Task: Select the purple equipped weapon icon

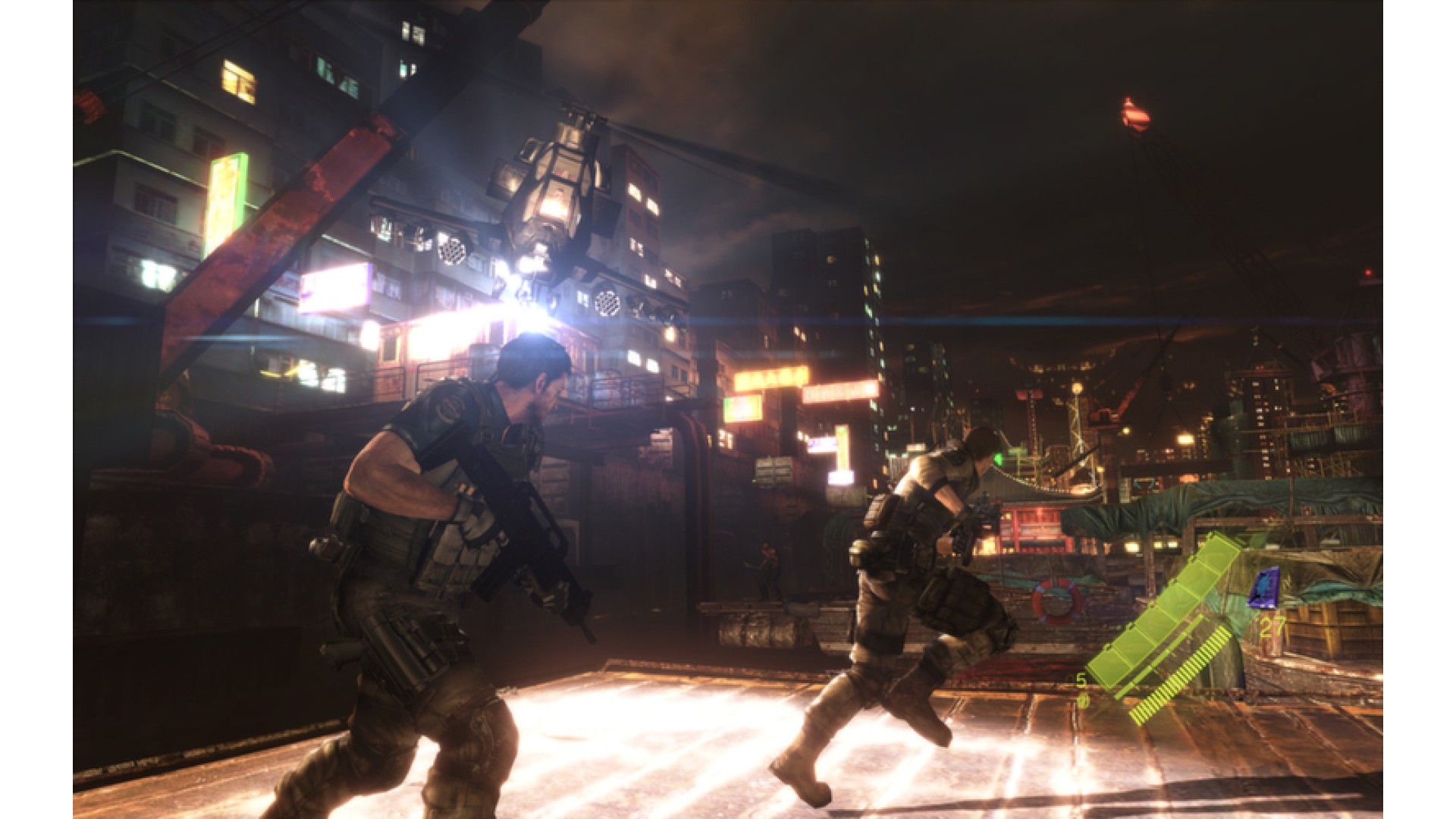Action: pos(1264,588)
